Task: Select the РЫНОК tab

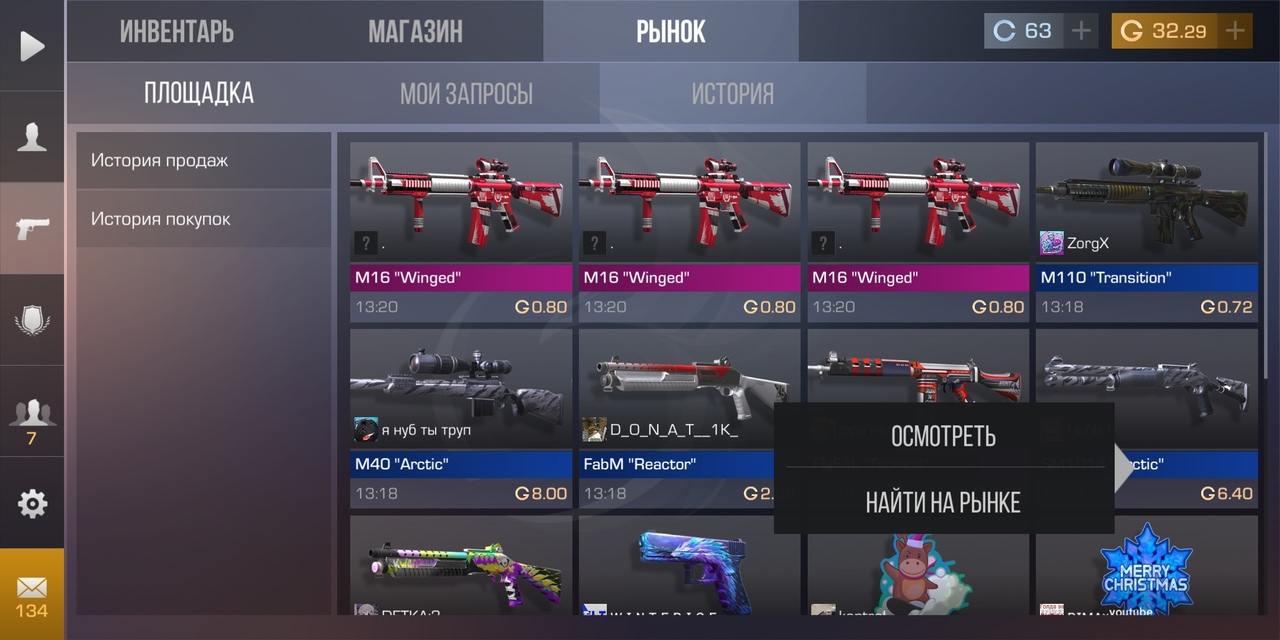Action: pyautogui.click(x=671, y=31)
